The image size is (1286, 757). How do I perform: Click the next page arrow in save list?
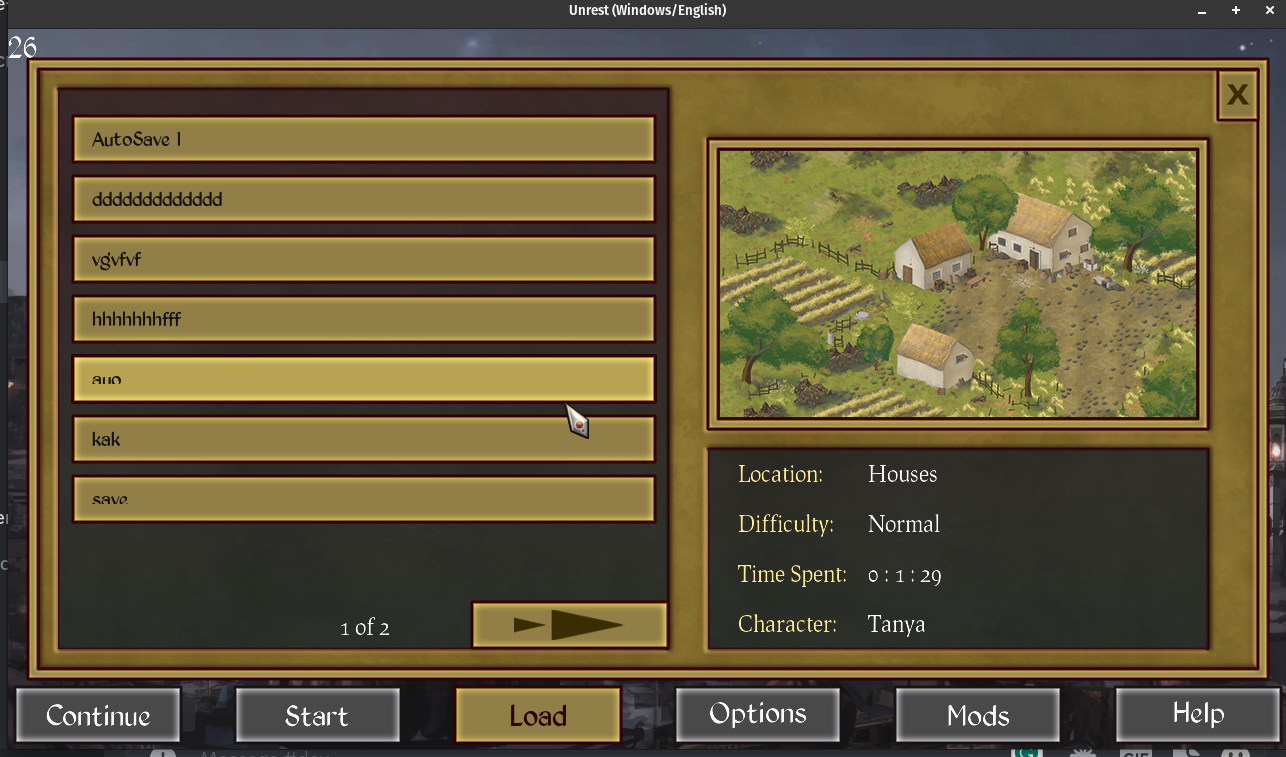point(569,624)
